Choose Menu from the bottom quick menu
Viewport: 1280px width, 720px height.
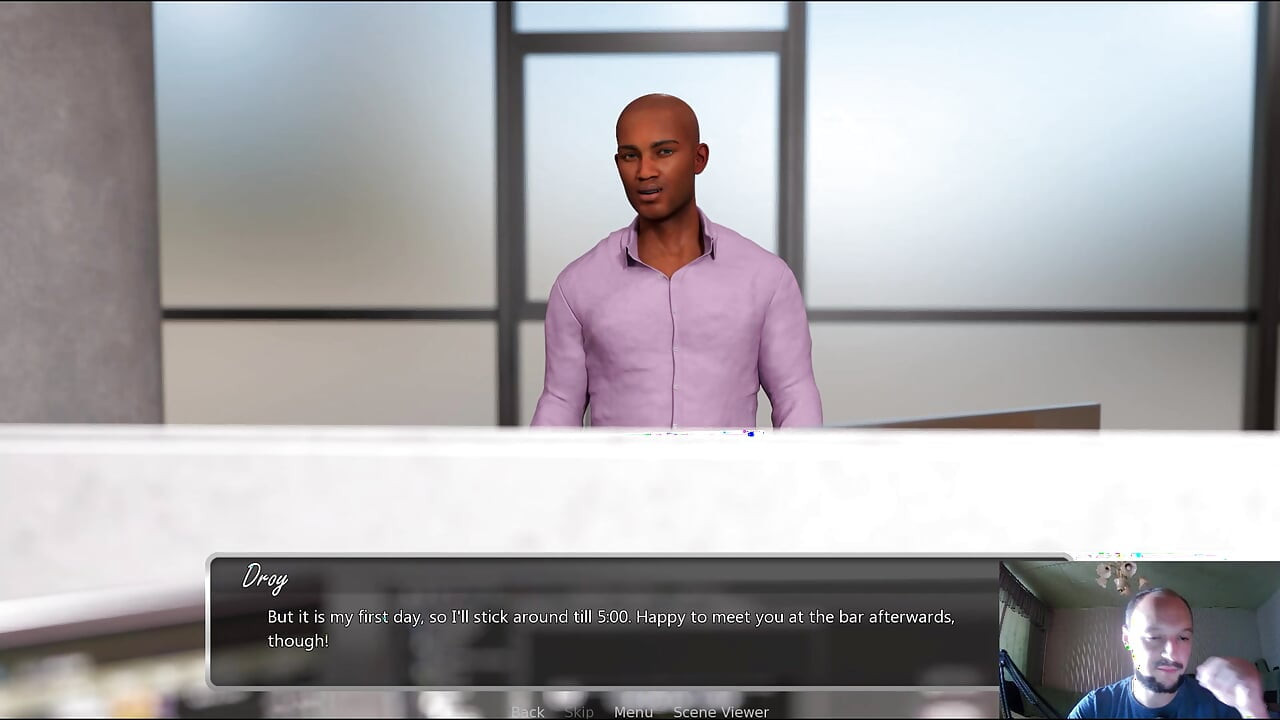click(632, 711)
